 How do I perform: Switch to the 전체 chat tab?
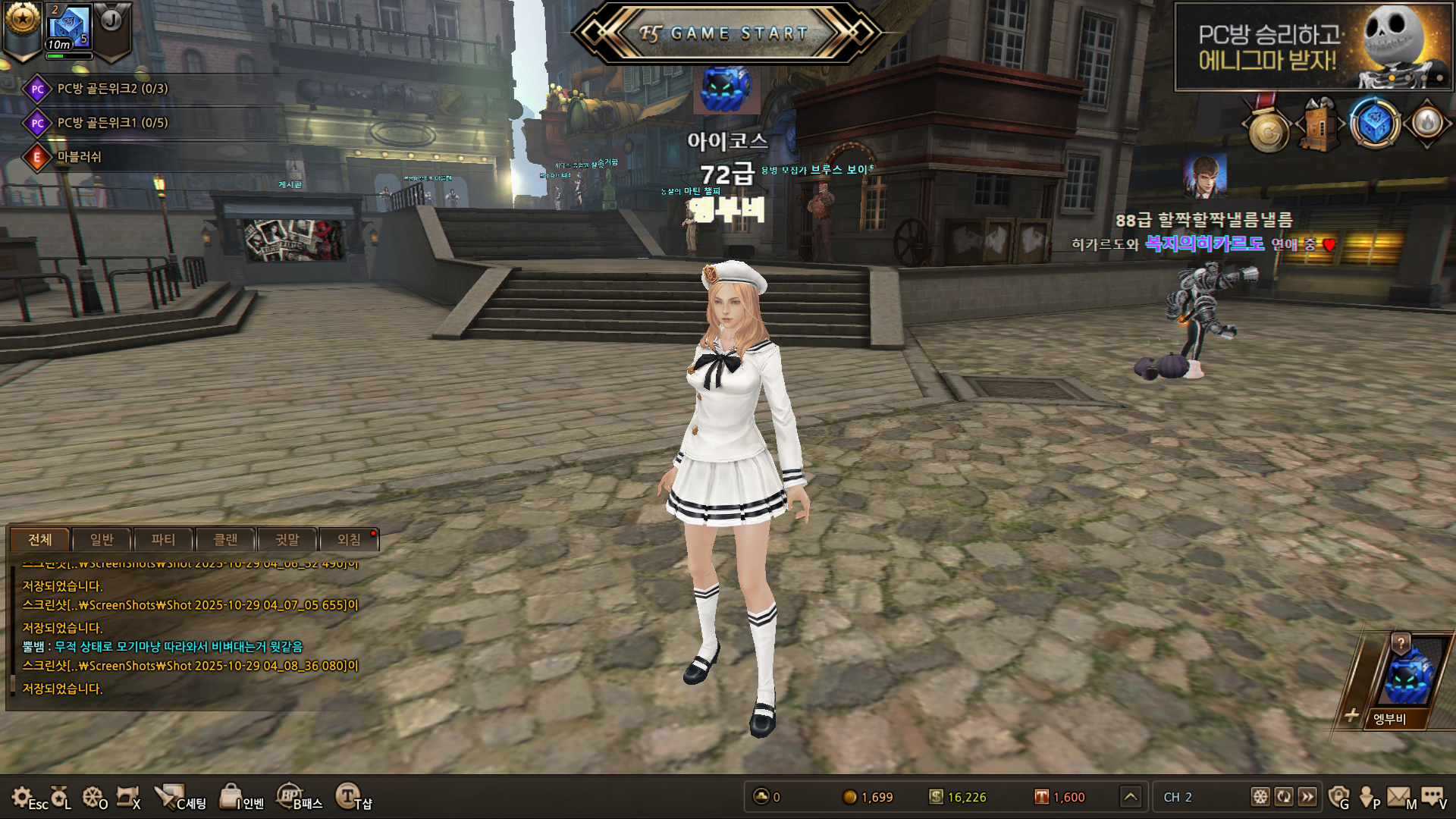(40, 540)
